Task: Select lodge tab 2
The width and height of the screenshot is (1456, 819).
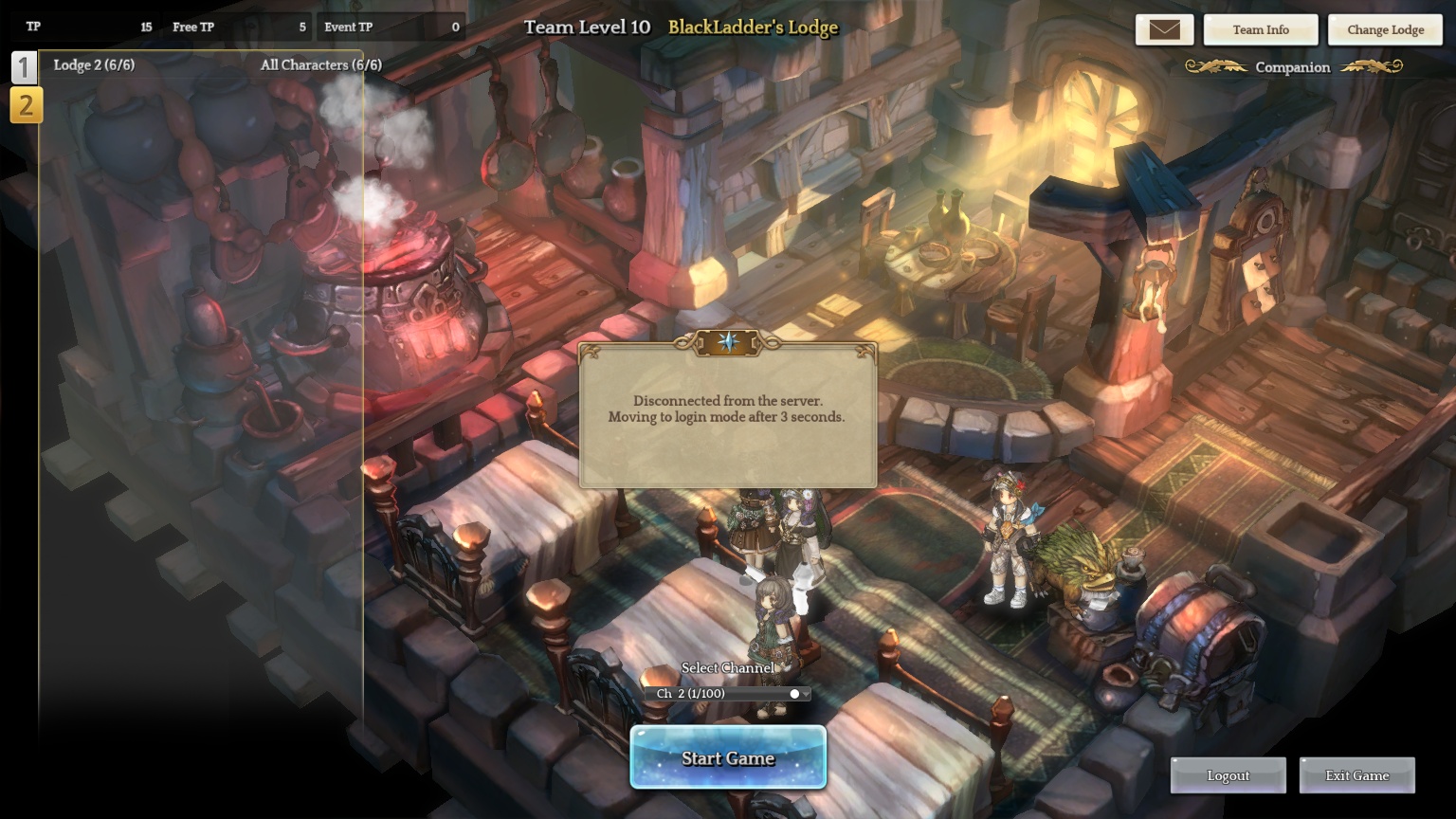Action: coord(26,105)
